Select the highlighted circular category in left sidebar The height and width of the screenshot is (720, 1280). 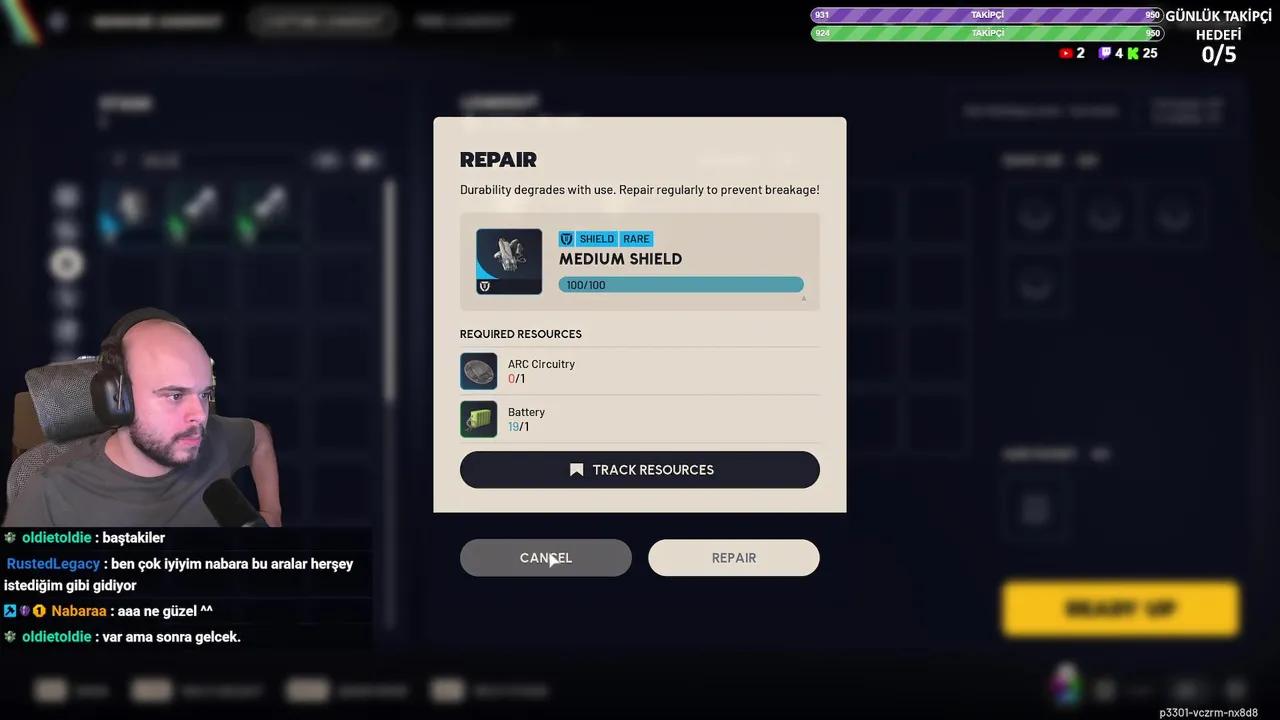pyautogui.click(x=66, y=264)
